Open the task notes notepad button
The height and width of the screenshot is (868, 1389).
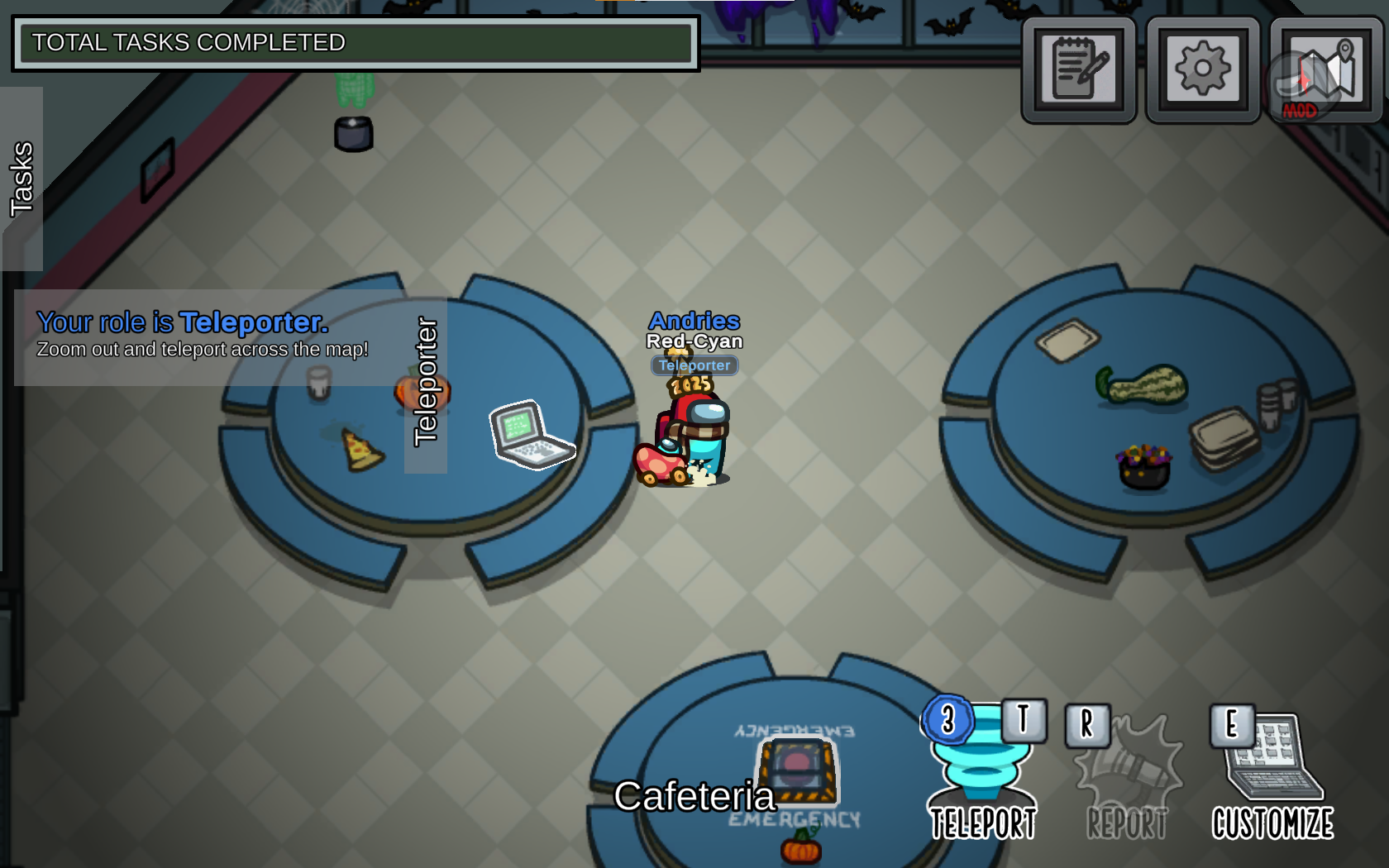[1079, 70]
